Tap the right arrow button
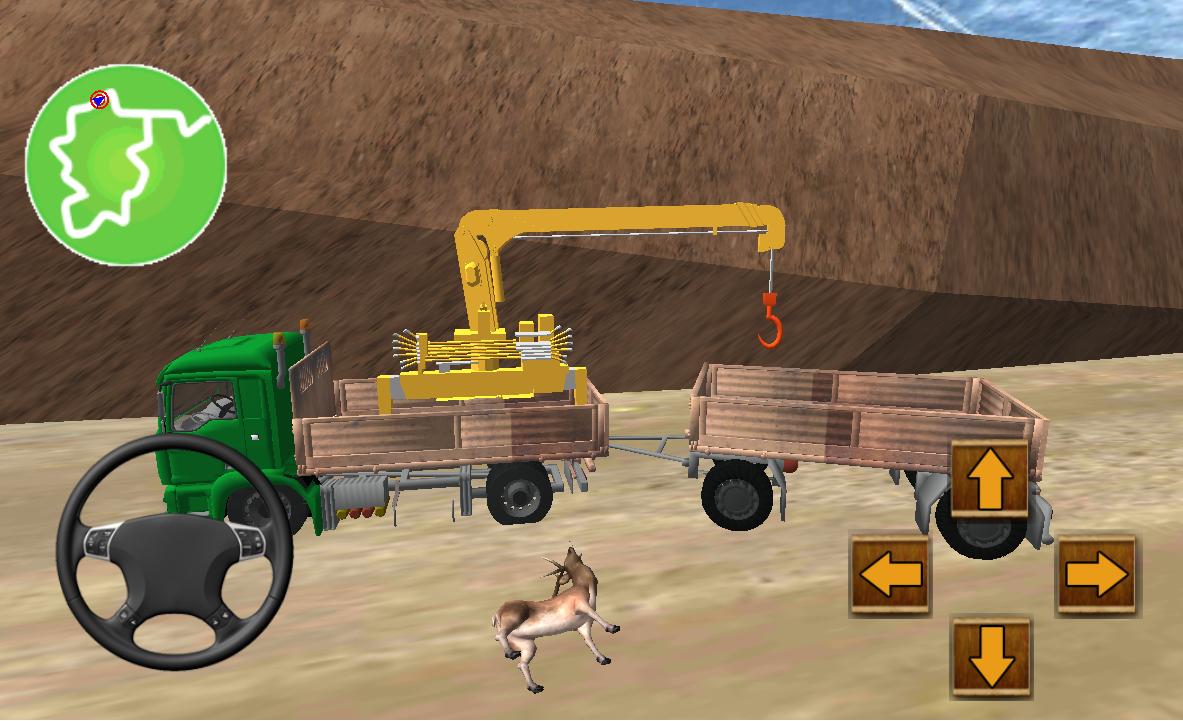 [1097, 575]
